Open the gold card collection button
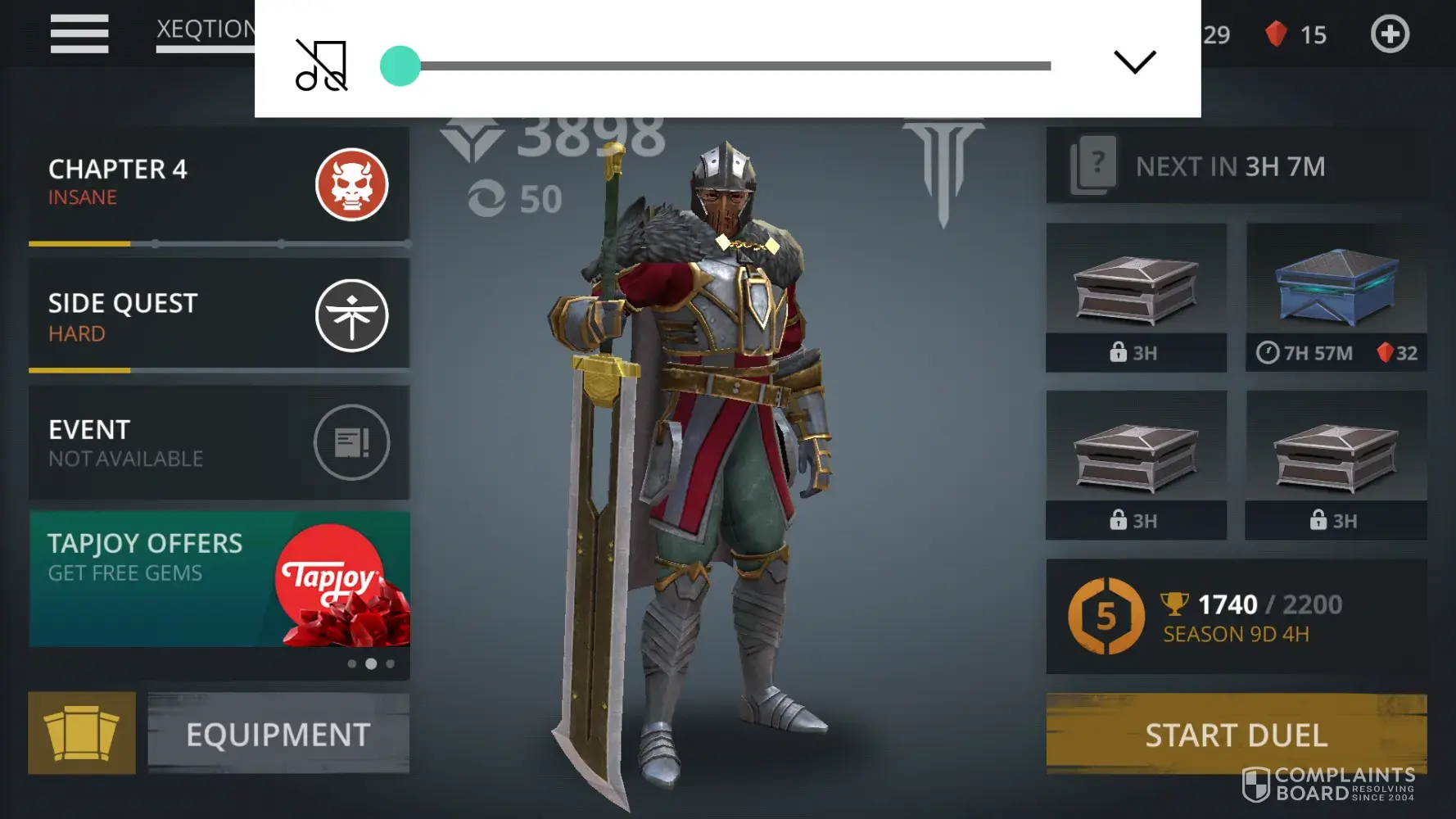This screenshot has height=819, width=1456. 82,733
